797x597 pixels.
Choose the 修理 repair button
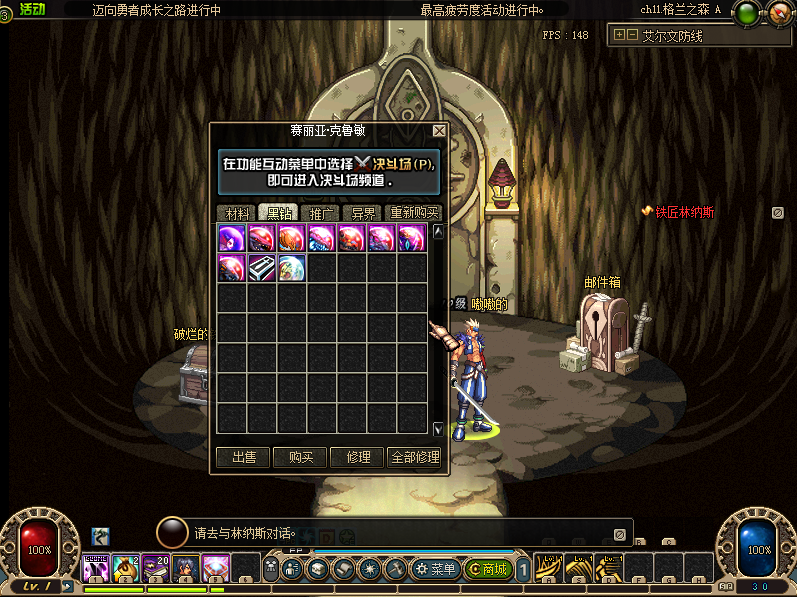357,457
